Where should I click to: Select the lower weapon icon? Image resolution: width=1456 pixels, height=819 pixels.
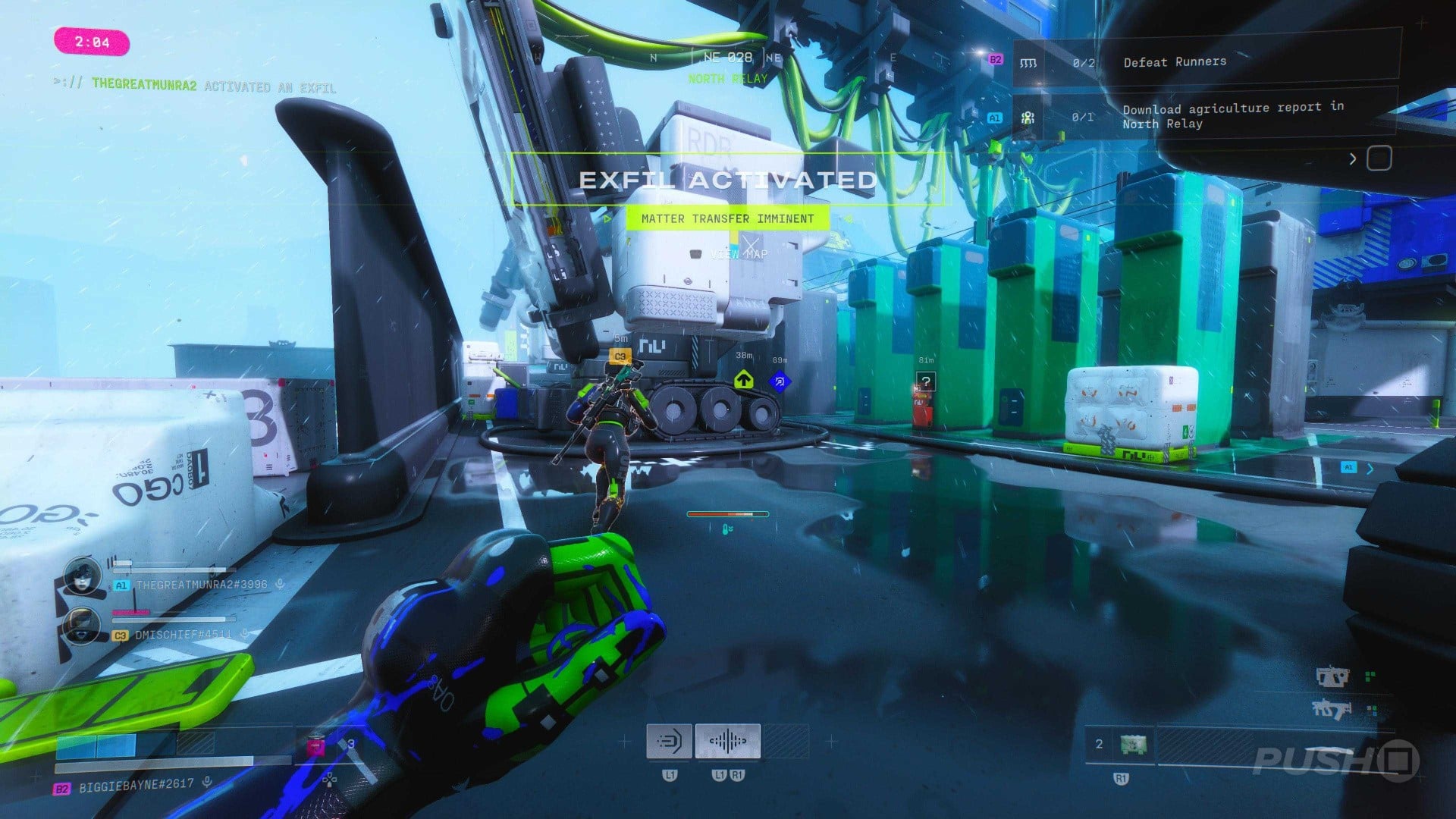[x=1331, y=710]
